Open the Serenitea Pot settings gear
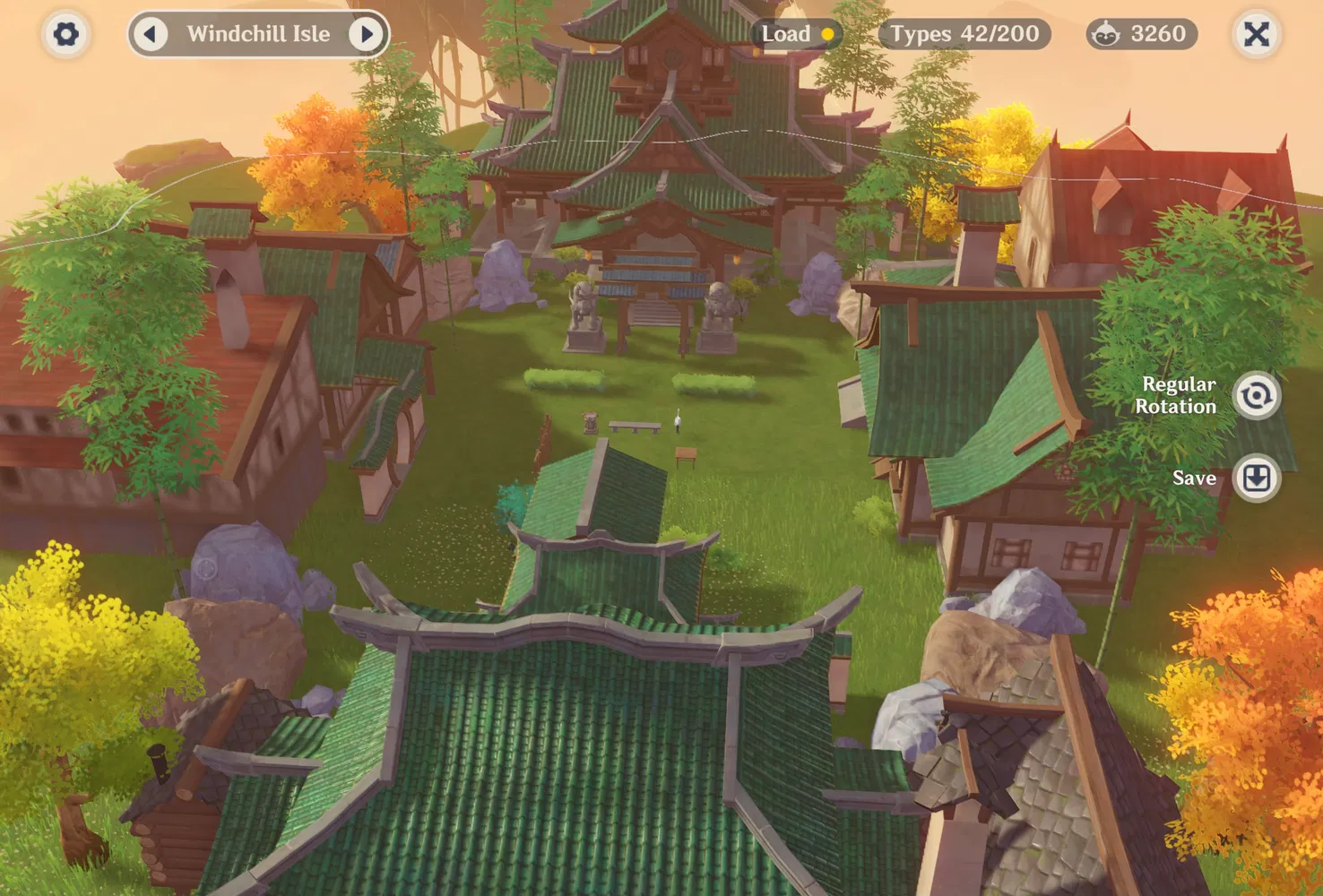Screen dimensions: 1323x896 tap(65, 34)
